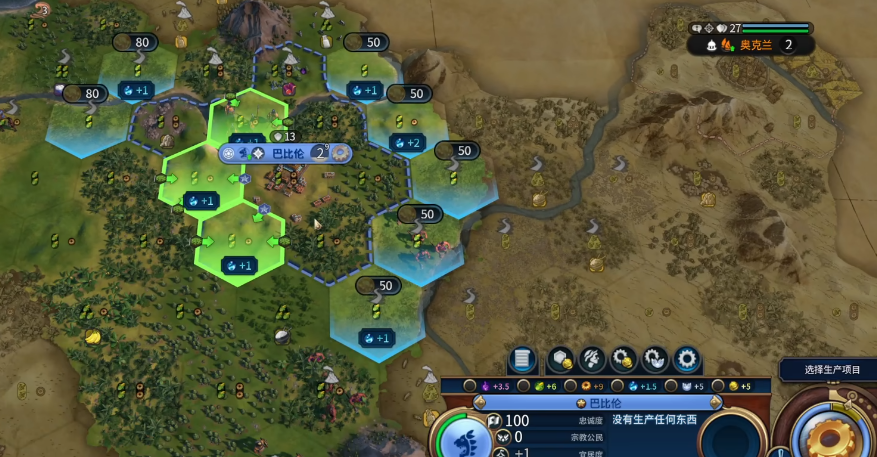Viewport: 877px width, 457px height.
Task: Open purchase with faith menu
Action: pyautogui.click(x=655, y=358)
